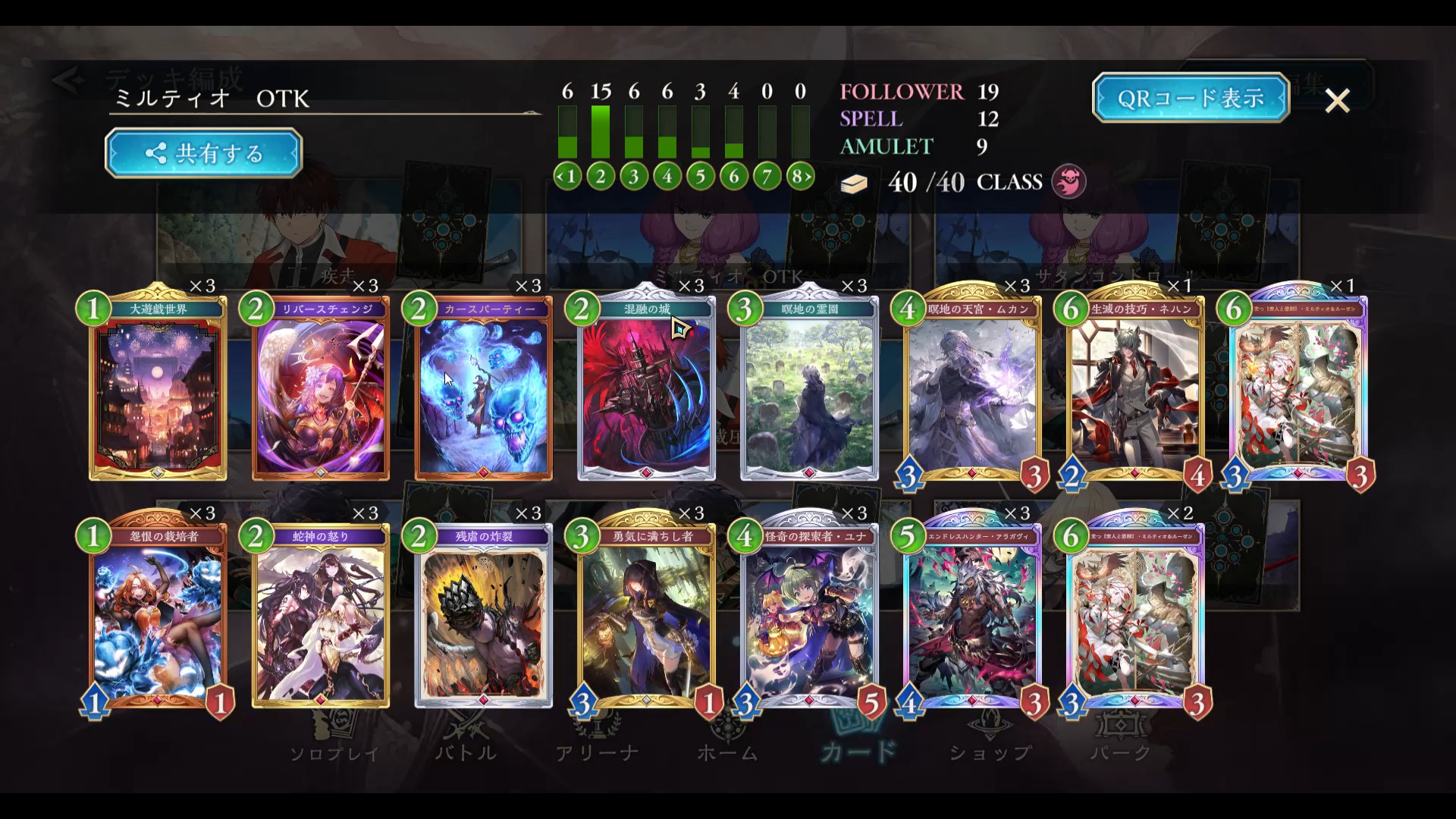Close the deck list overlay
Image resolution: width=1456 pixels, height=819 pixels.
[1337, 100]
